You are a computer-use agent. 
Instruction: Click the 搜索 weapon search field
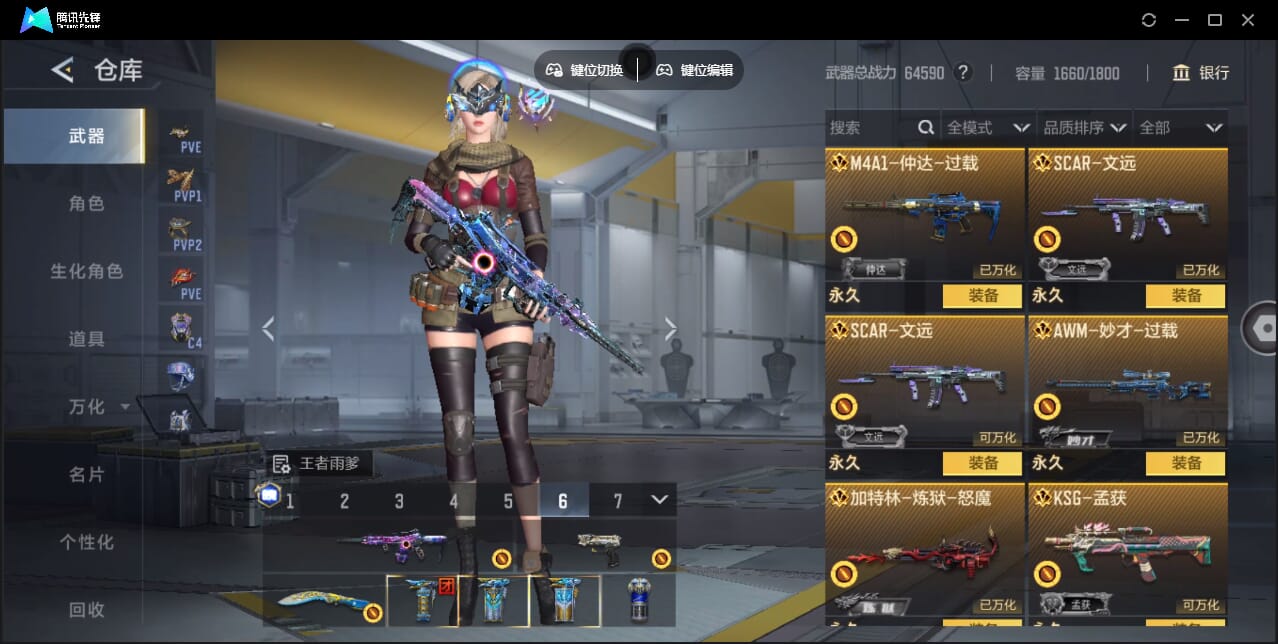tap(870, 128)
